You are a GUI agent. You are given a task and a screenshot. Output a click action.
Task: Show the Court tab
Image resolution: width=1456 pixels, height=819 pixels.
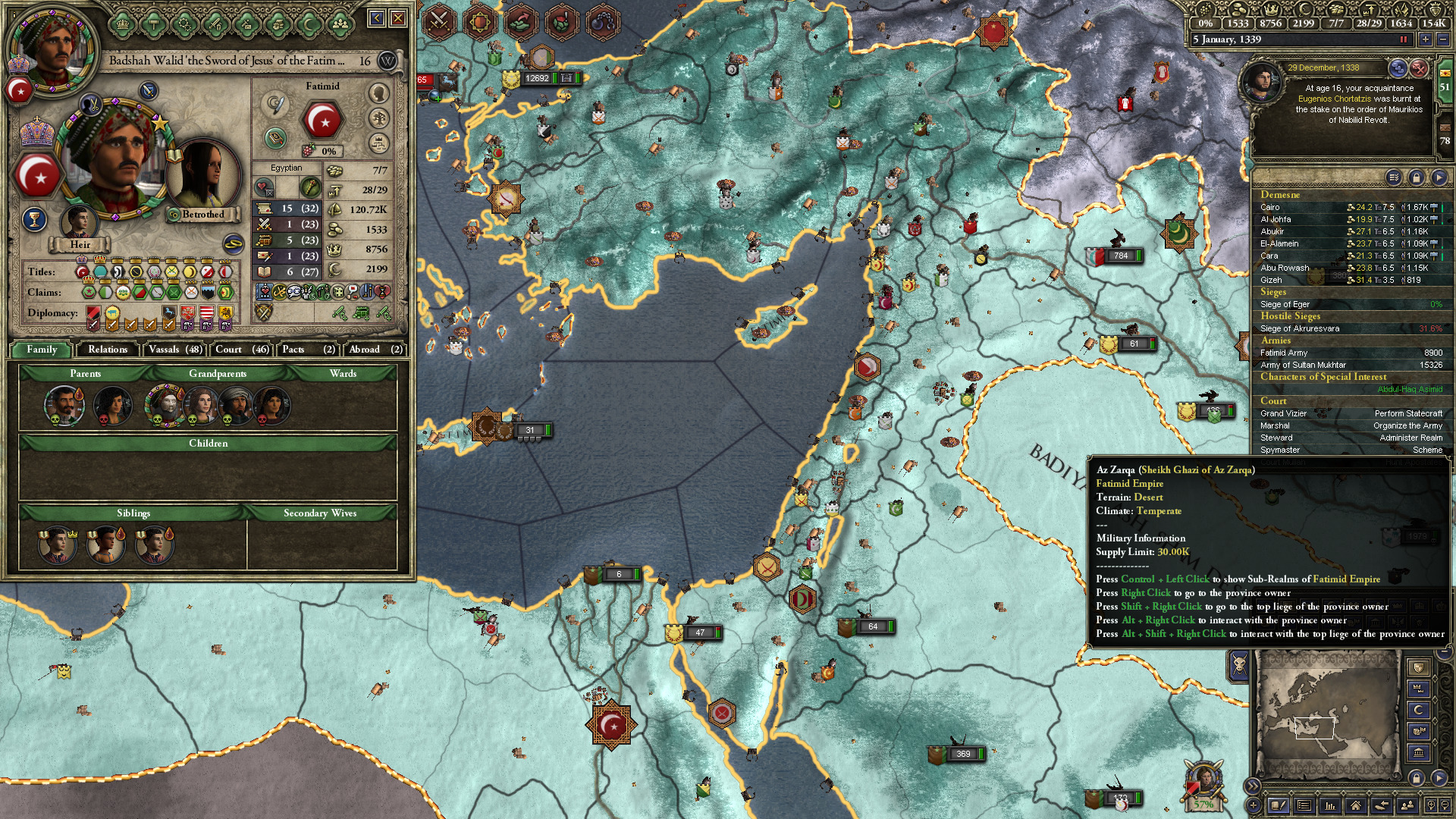point(241,350)
